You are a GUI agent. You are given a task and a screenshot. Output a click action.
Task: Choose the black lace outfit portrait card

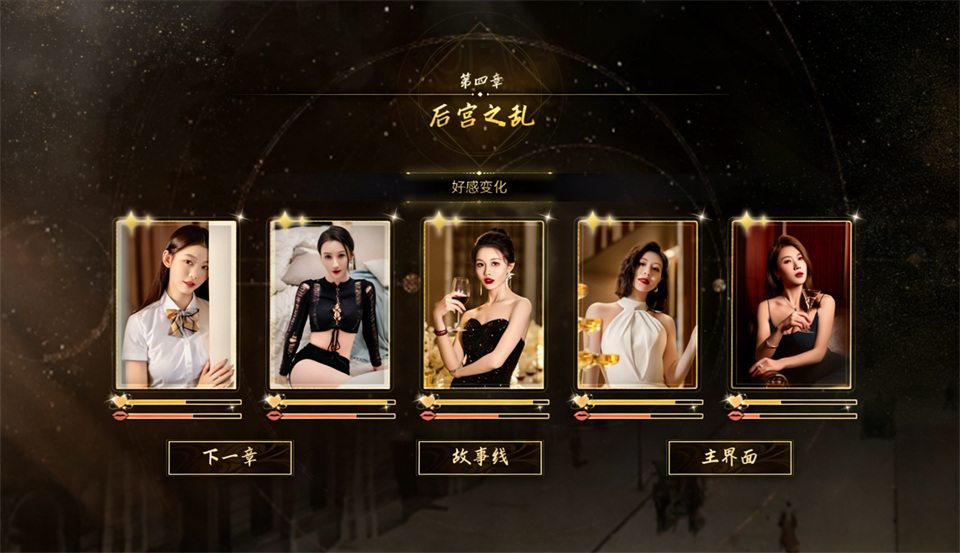click(x=329, y=304)
